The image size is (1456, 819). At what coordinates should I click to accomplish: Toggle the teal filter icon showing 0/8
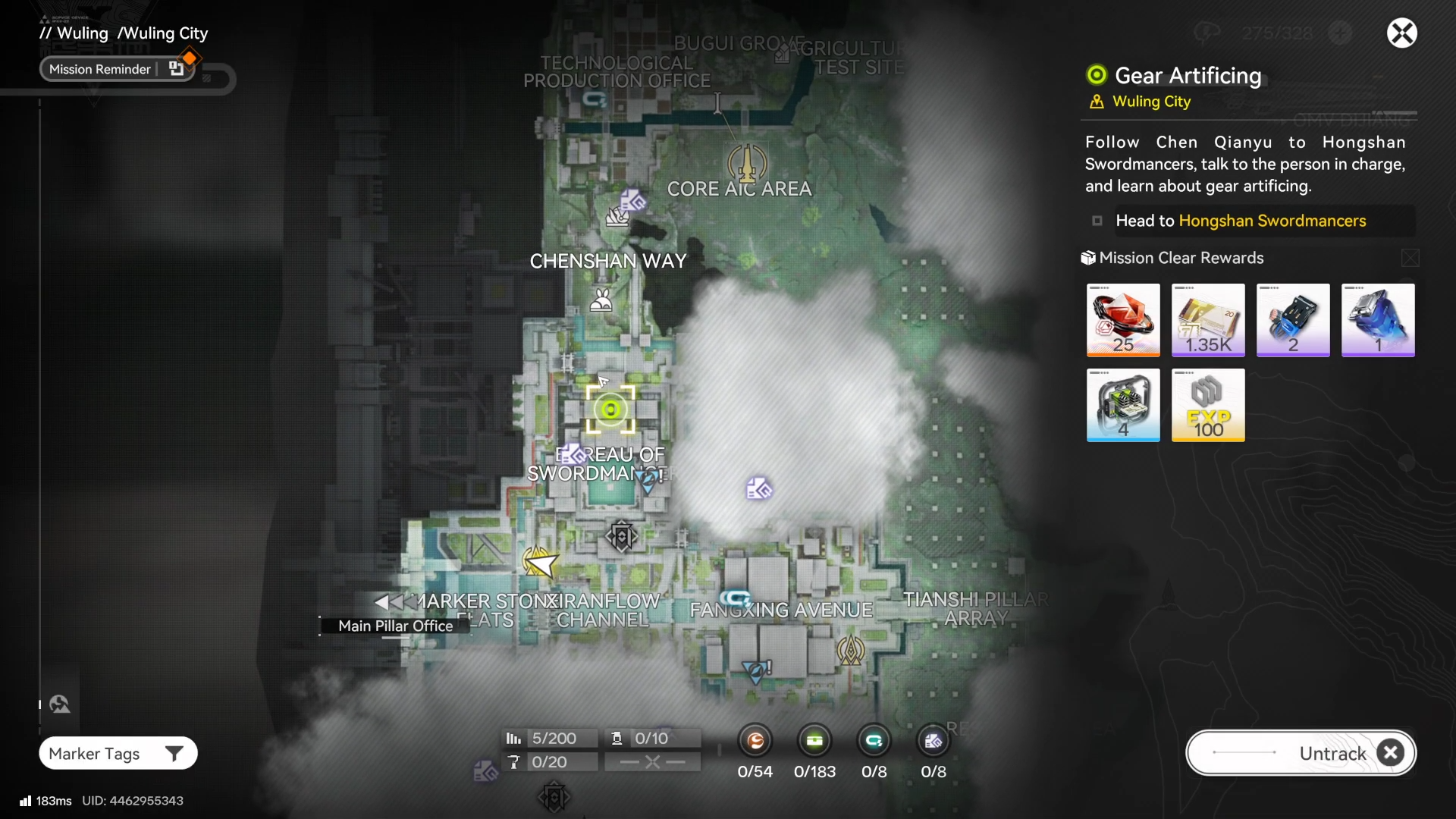click(x=874, y=741)
